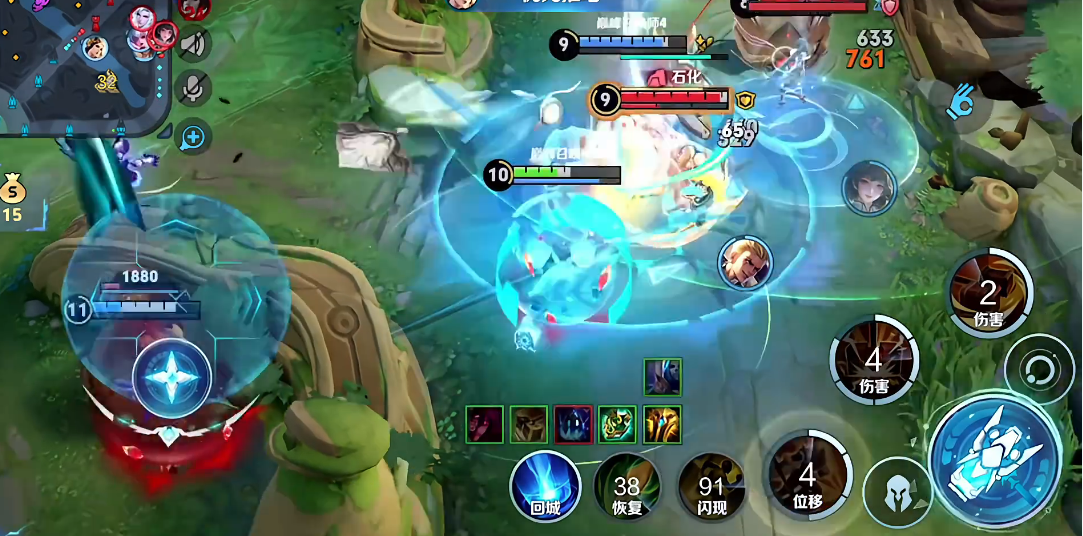Select the green swirl item slot
This screenshot has width=1083, height=536.
click(618, 425)
